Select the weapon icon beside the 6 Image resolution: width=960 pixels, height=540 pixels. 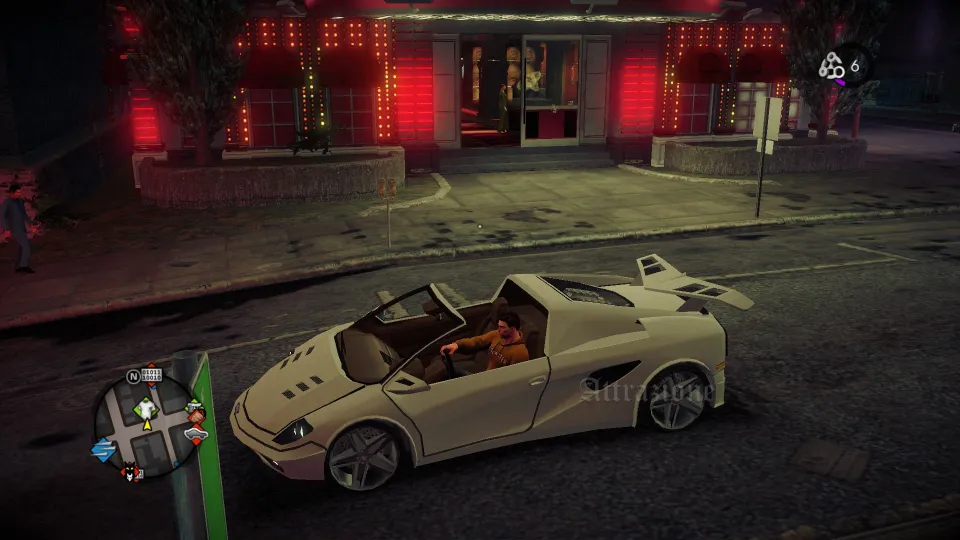pos(832,66)
